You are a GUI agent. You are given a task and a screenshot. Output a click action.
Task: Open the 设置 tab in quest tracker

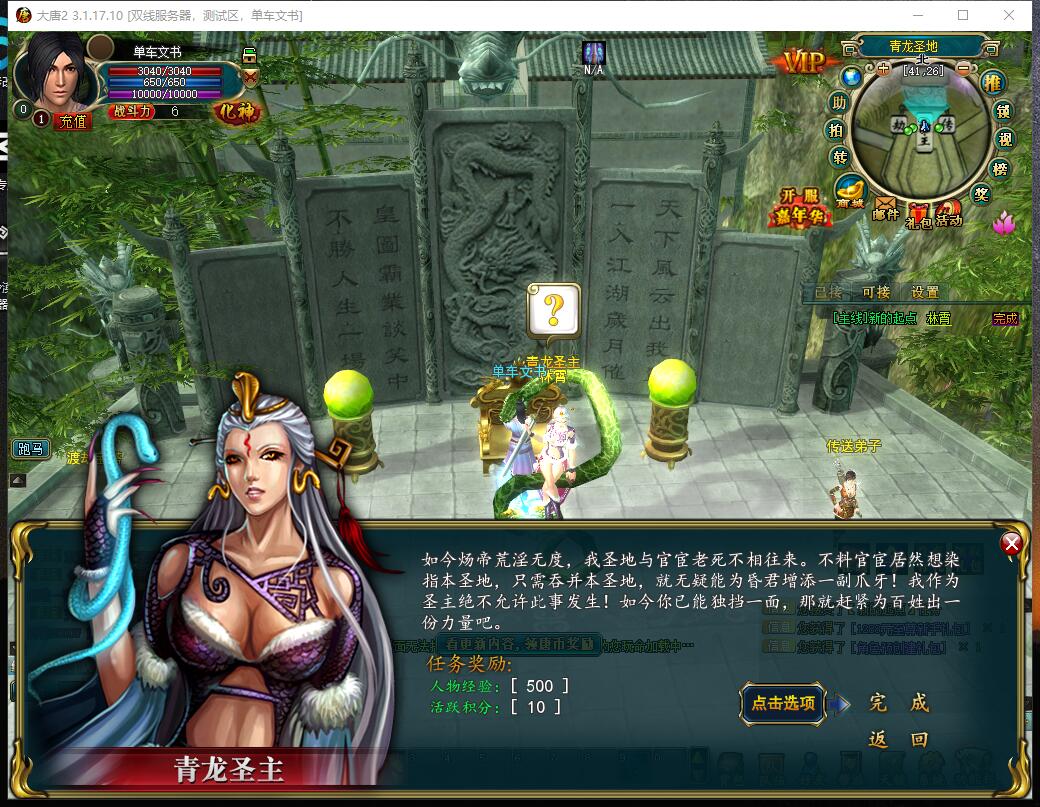pyautogui.click(x=924, y=292)
